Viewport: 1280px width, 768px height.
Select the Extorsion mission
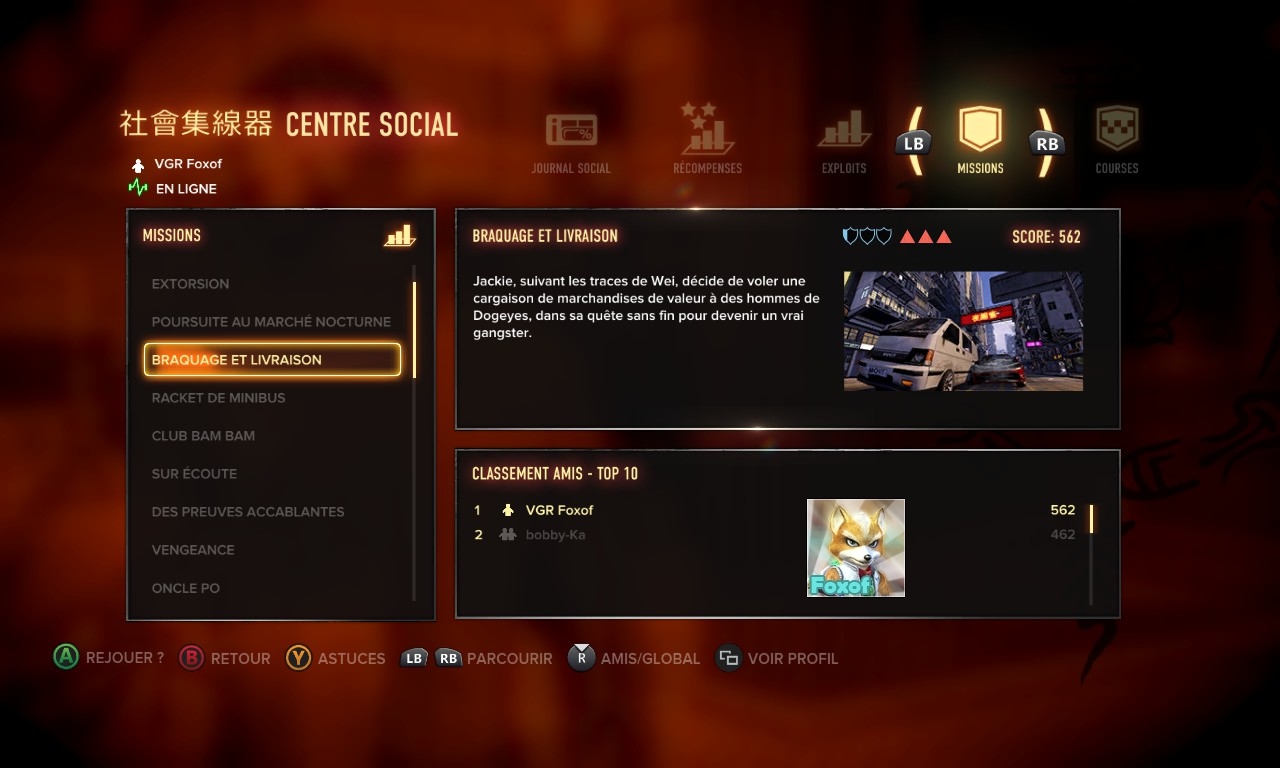[191, 284]
